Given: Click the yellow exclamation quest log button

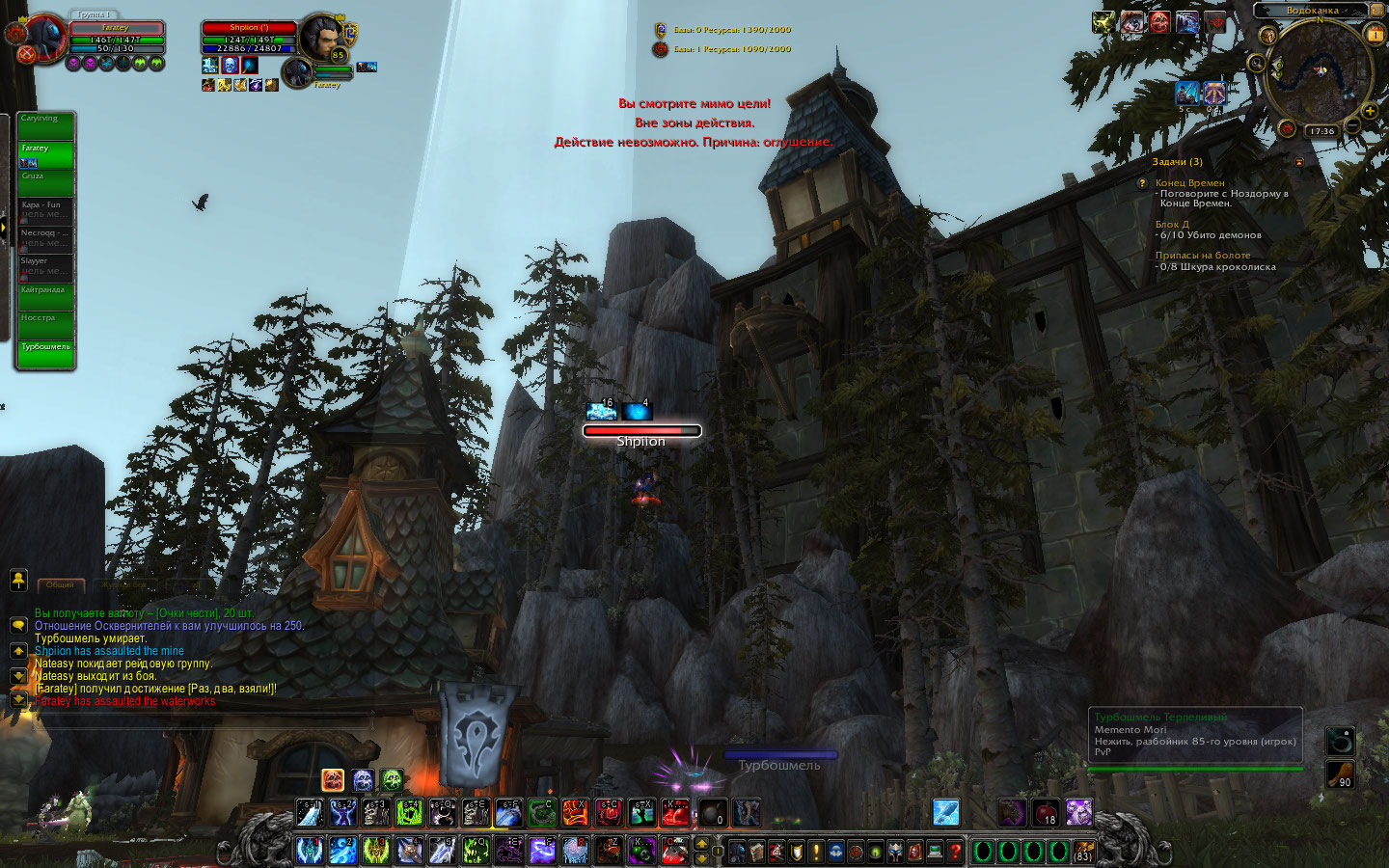Looking at the screenshot, I should pos(816,852).
